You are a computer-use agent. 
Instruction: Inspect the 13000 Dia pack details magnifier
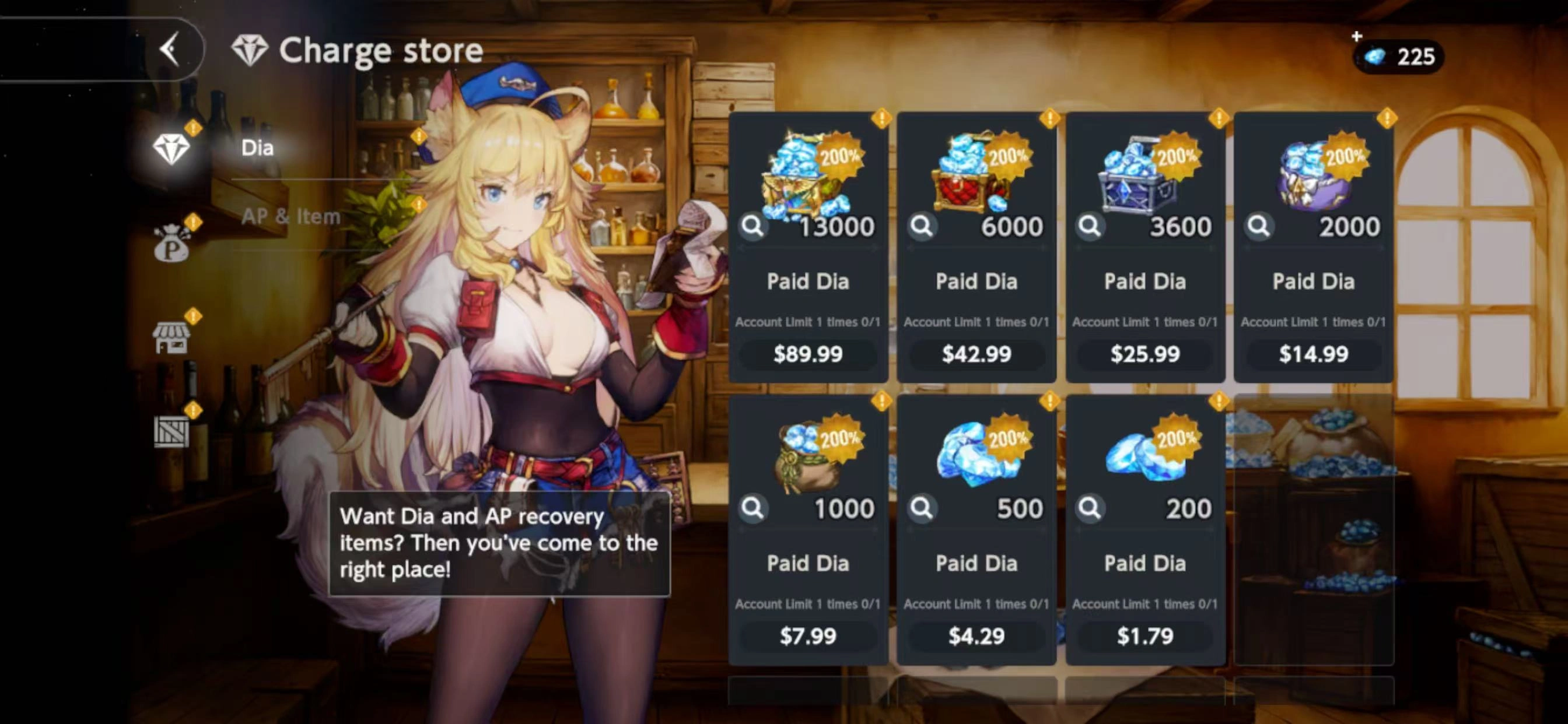coord(753,226)
